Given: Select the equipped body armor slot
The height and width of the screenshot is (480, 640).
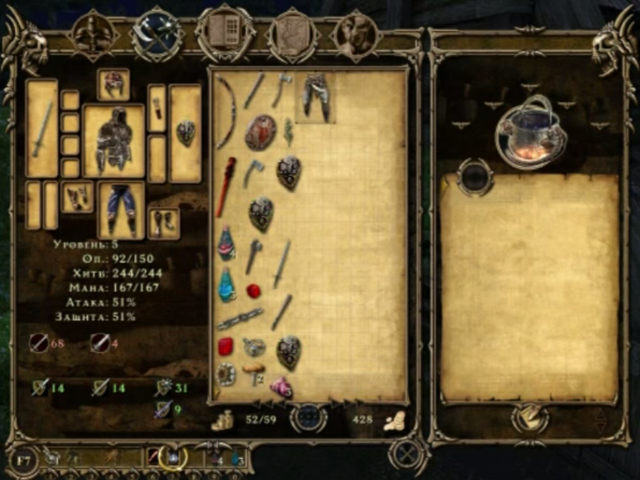Looking at the screenshot, I should pos(113,140).
